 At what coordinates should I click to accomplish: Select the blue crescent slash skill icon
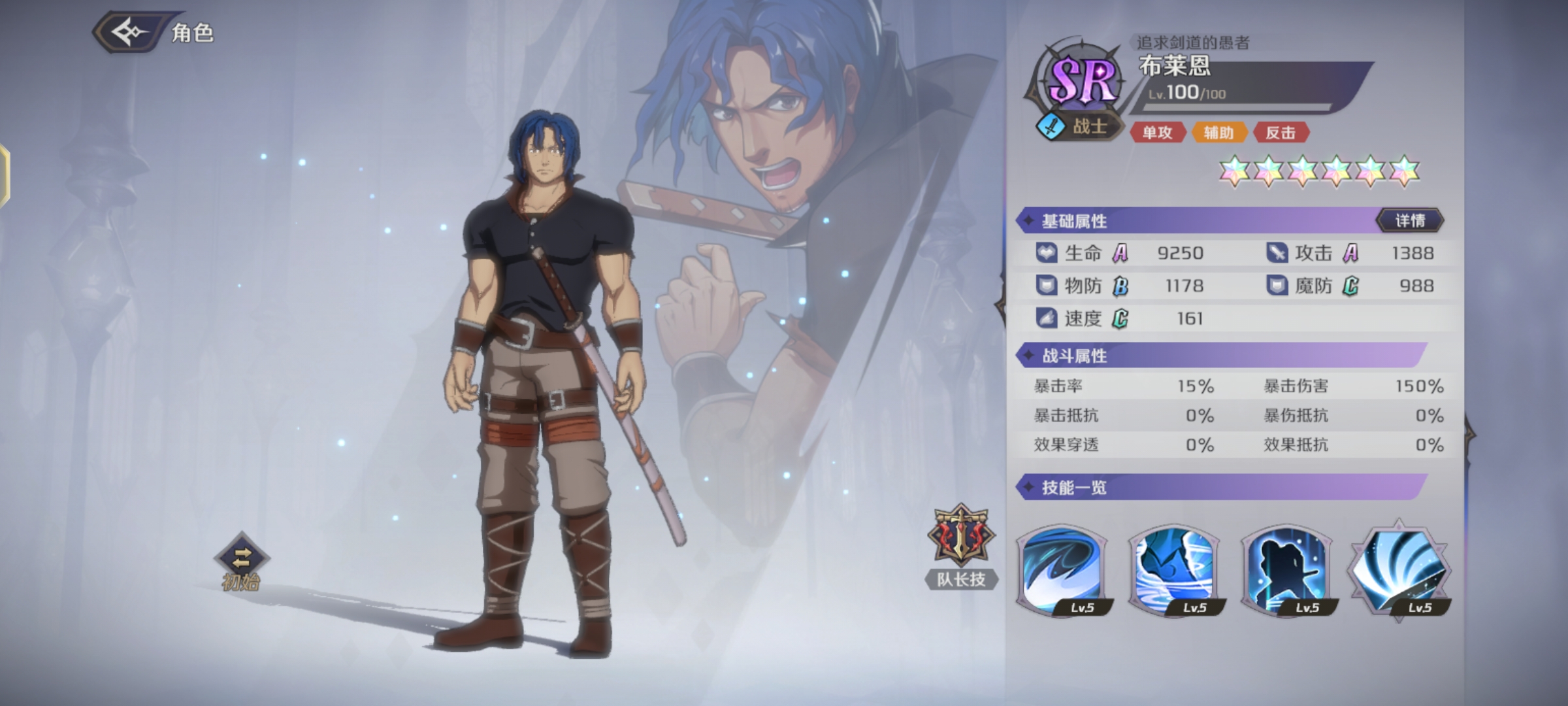1062,570
